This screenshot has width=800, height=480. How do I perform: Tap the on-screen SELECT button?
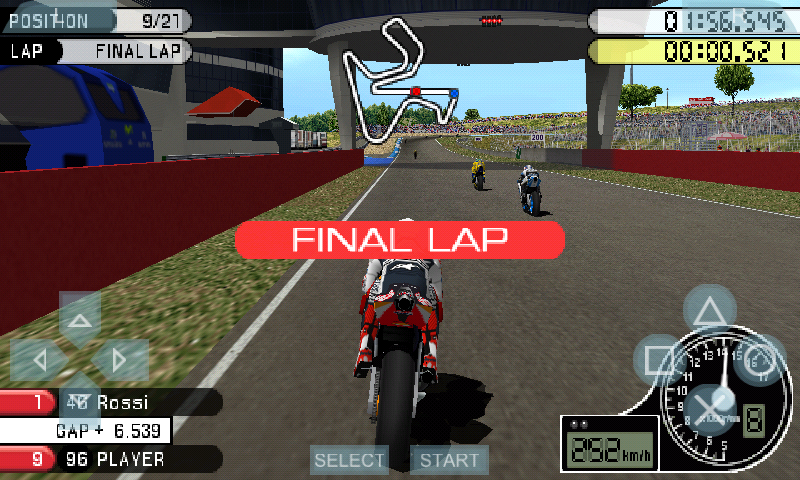(x=349, y=460)
